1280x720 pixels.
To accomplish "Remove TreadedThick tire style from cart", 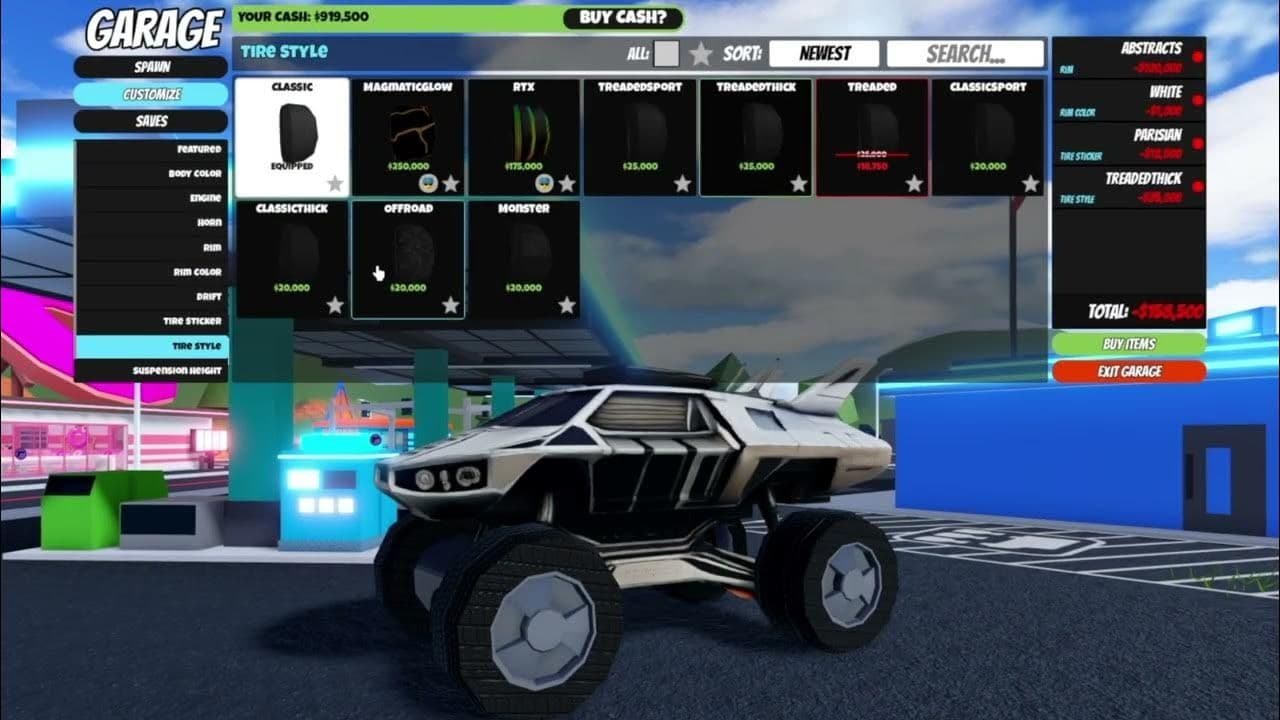I will pyautogui.click(x=1197, y=185).
